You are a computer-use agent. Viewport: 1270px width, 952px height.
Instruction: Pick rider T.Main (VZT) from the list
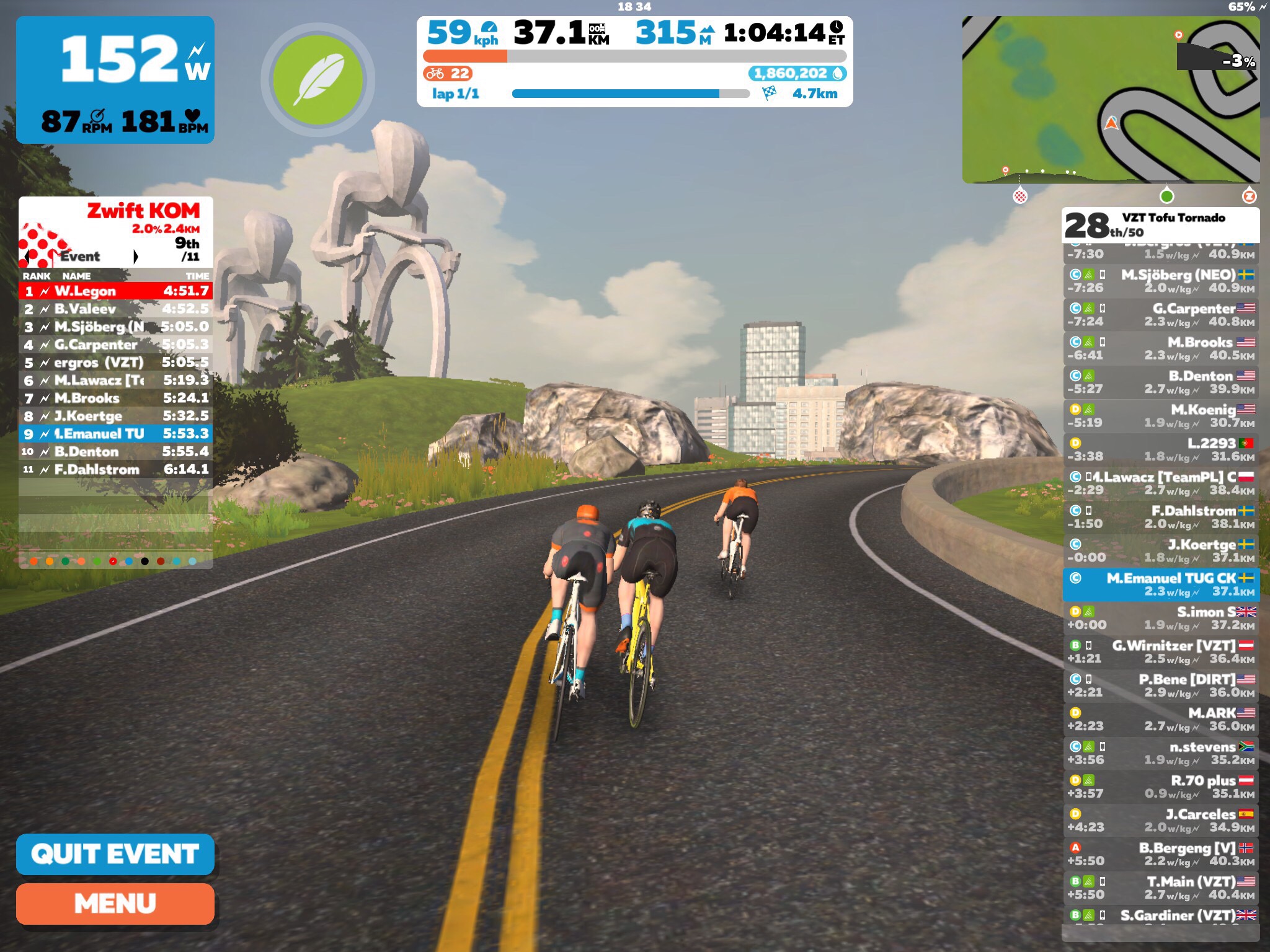1161,888
